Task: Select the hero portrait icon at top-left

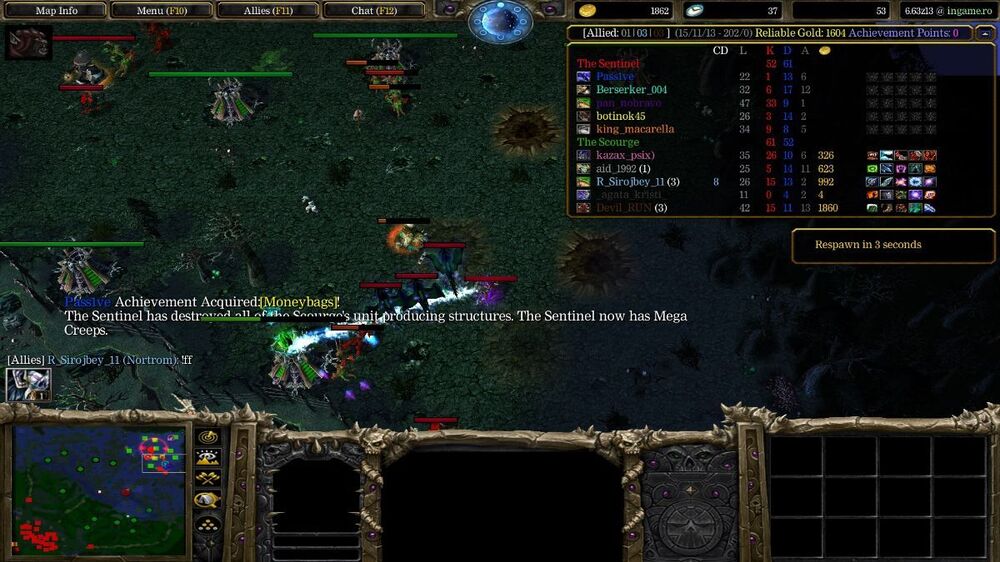Action: [28, 43]
